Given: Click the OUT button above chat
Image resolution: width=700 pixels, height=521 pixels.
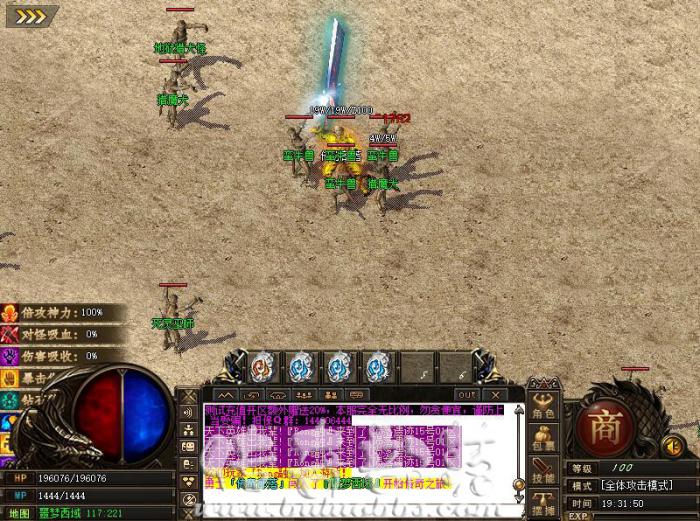Looking at the screenshot, I should [x=465, y=394].
